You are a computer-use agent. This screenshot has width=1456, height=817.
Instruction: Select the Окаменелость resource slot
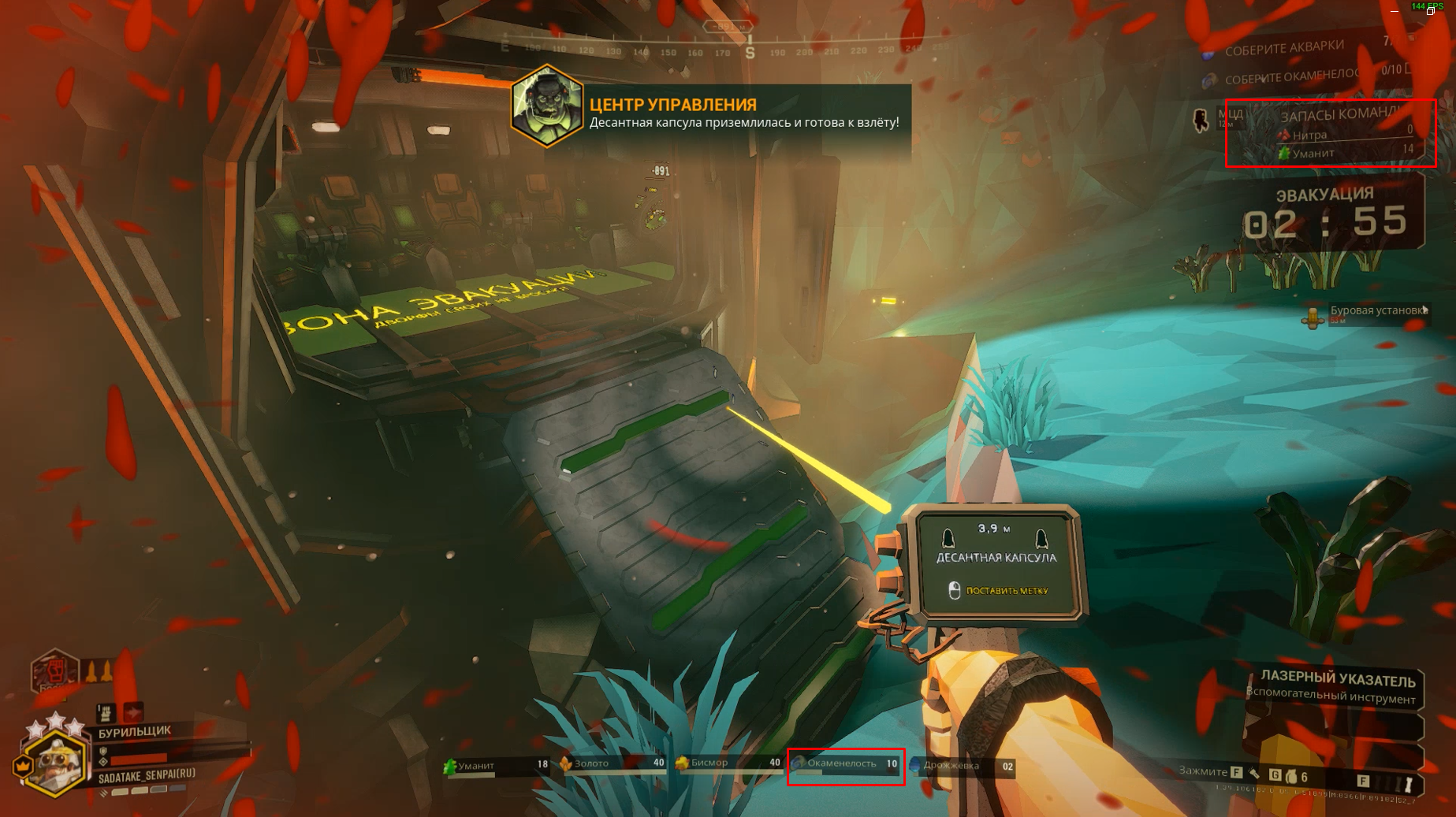point(846,765)
